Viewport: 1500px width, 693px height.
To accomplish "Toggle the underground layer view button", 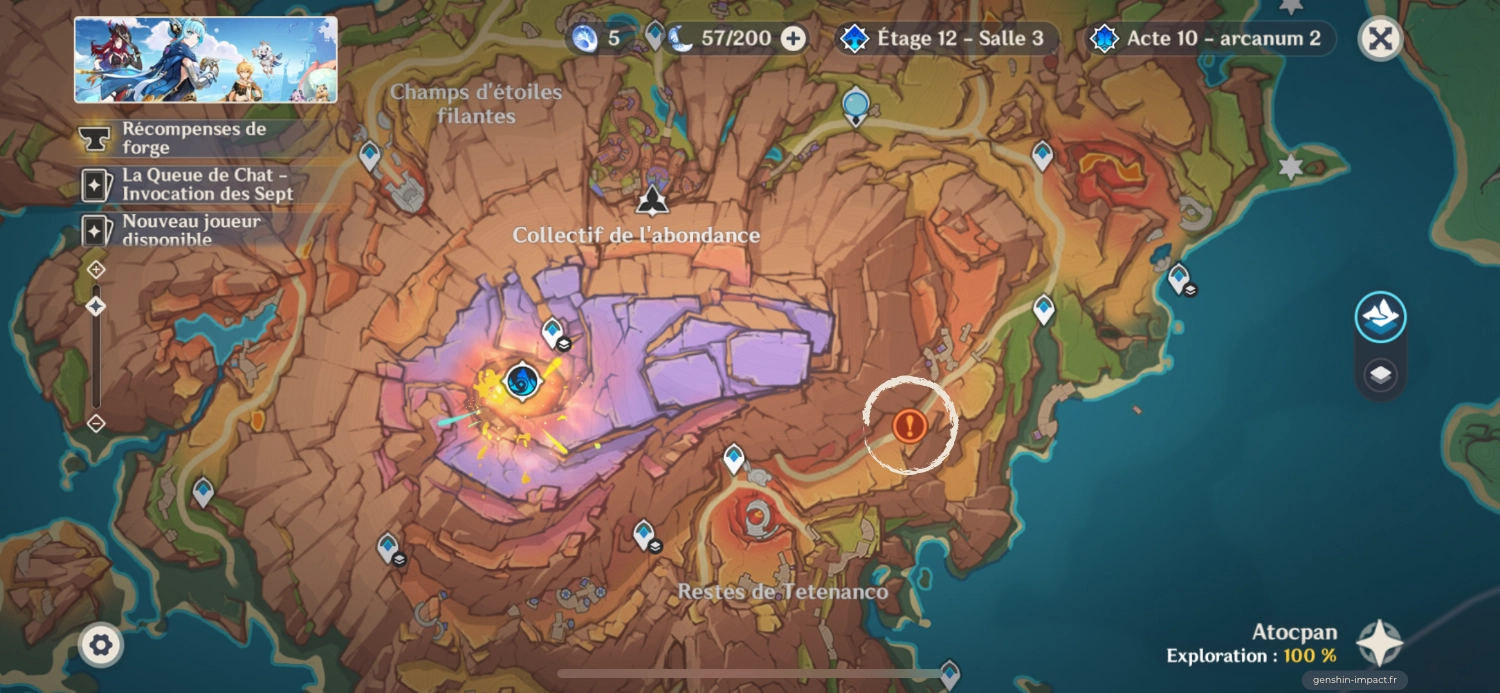I will click(x=1380, y=375).
